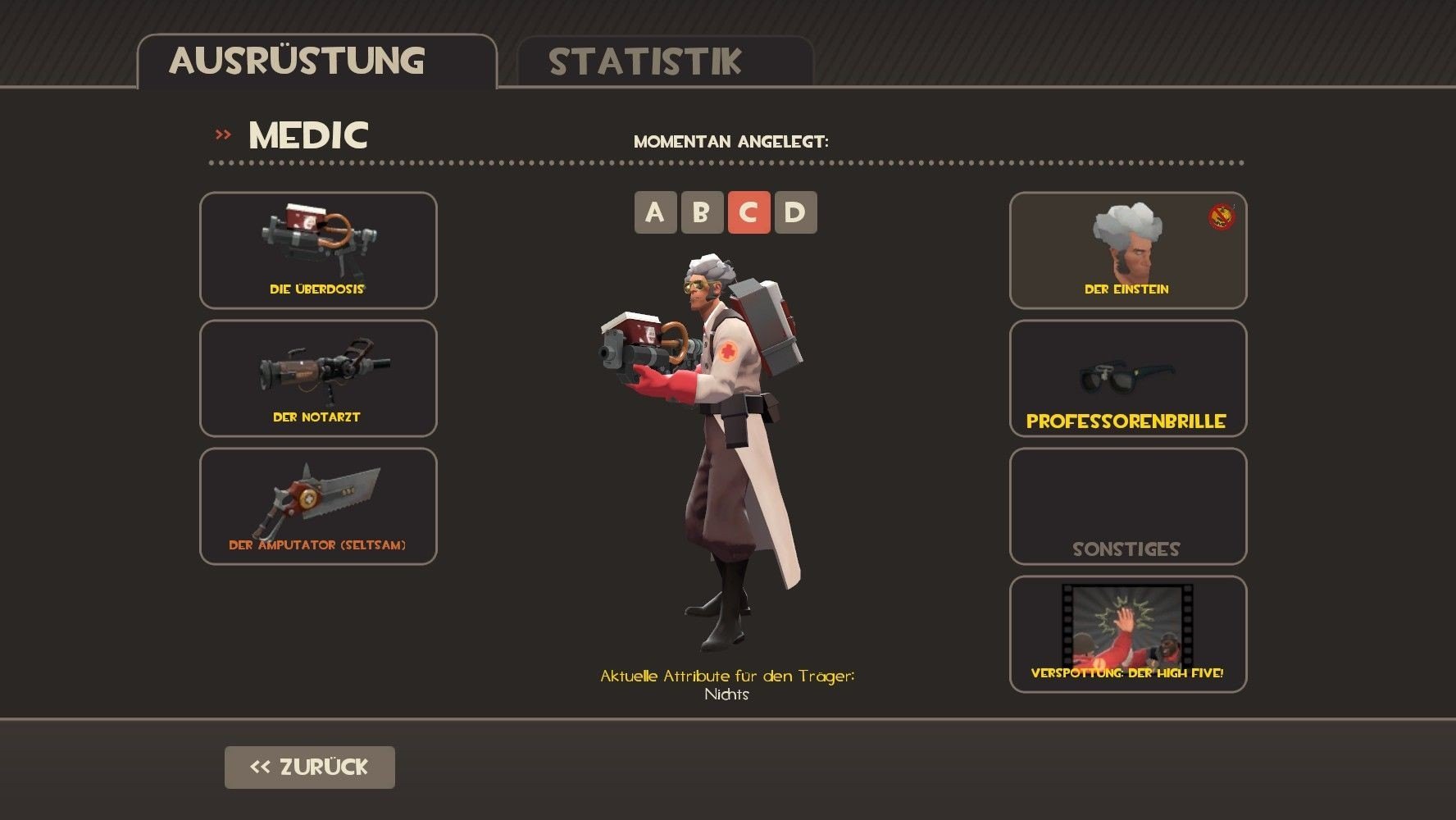Open the empty Sonstiges slot
Screen dimensions: 1456x820
(1127, 506)
